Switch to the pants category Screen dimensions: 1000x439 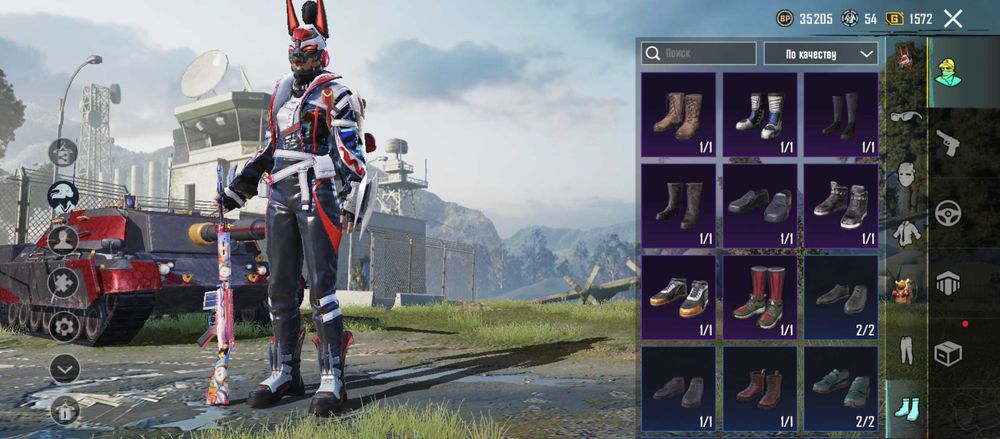(906, 348)
